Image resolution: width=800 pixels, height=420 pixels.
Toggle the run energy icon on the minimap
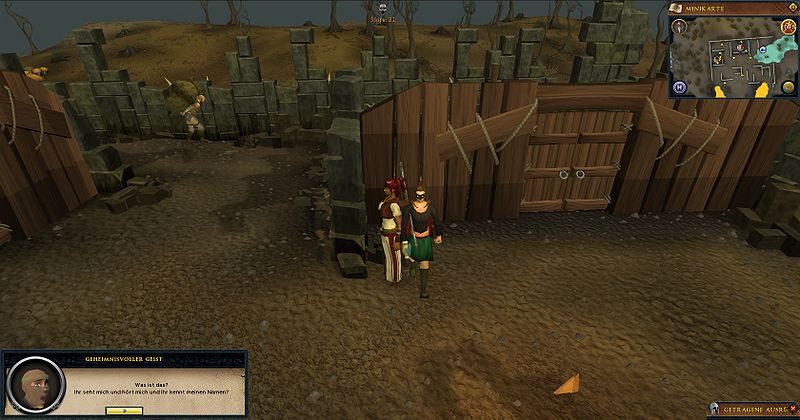(x=786, y=27)
